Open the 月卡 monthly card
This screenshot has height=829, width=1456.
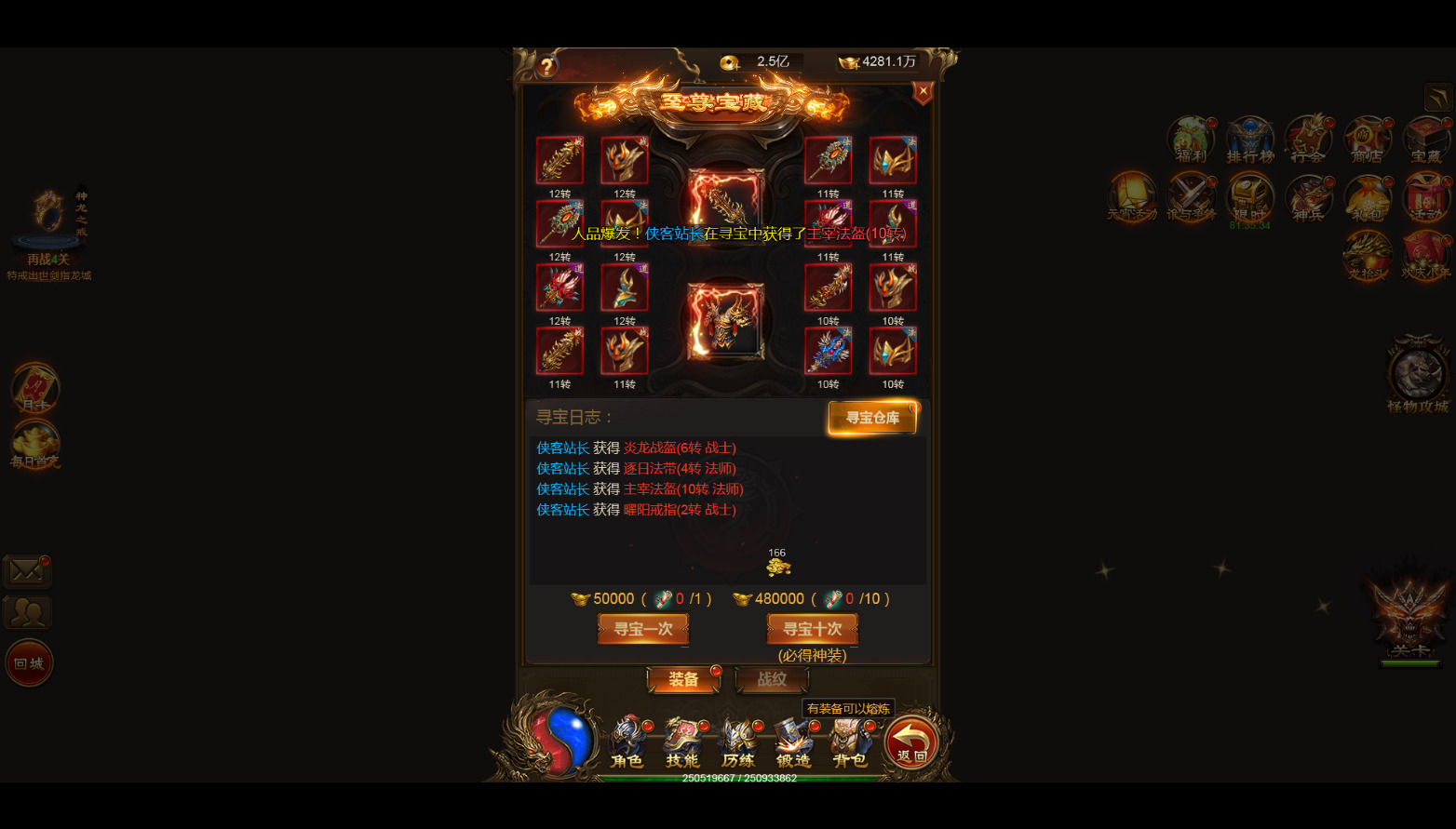35,387
